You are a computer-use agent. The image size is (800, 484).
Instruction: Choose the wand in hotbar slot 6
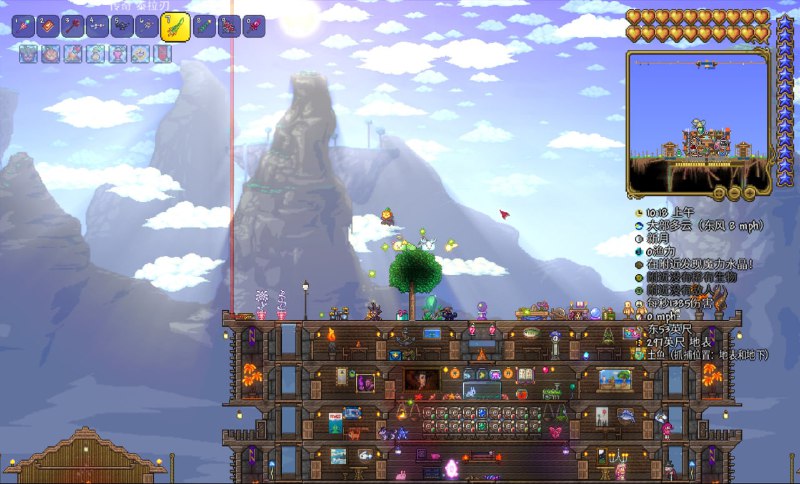tap(147, 26)
